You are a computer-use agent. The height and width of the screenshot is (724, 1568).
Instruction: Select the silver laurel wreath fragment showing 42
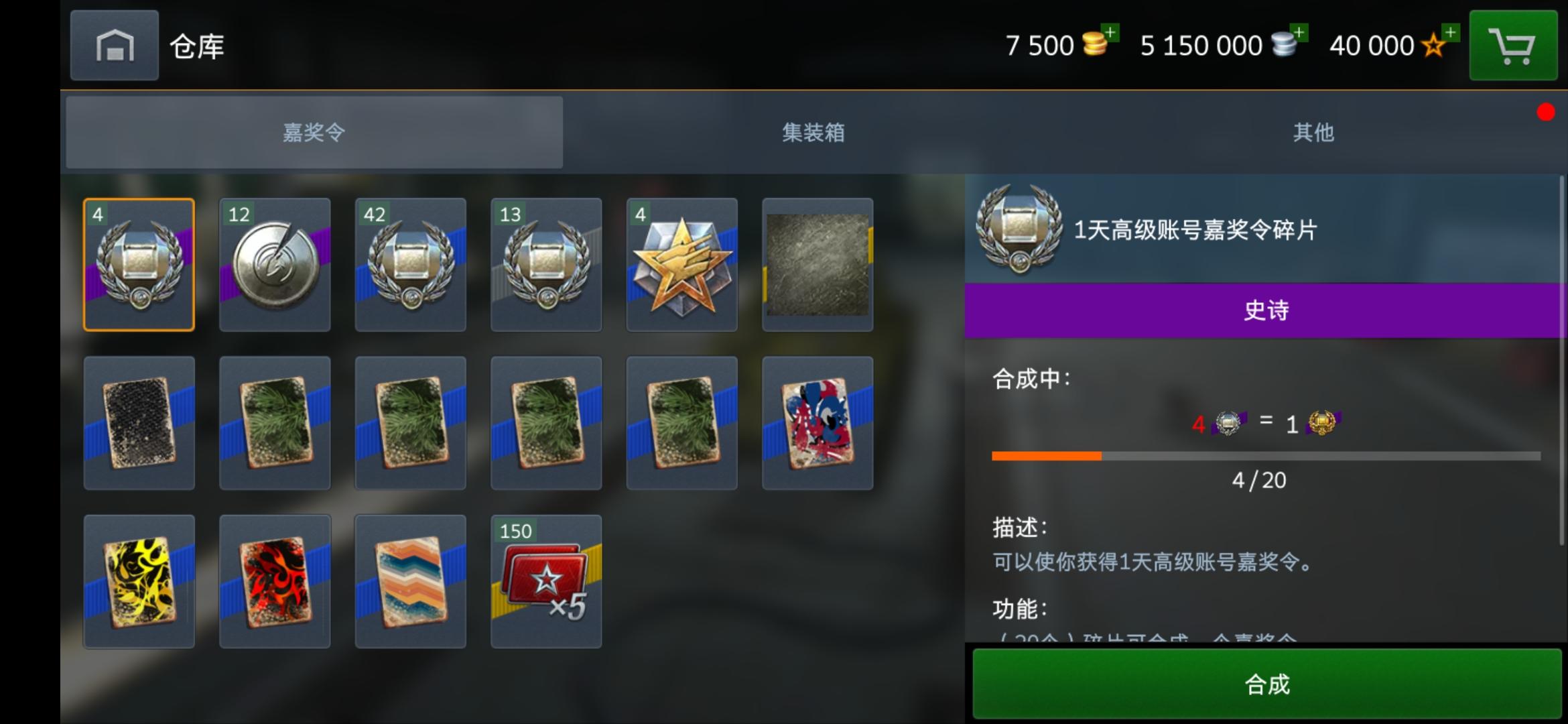click(x=410, y=265)
